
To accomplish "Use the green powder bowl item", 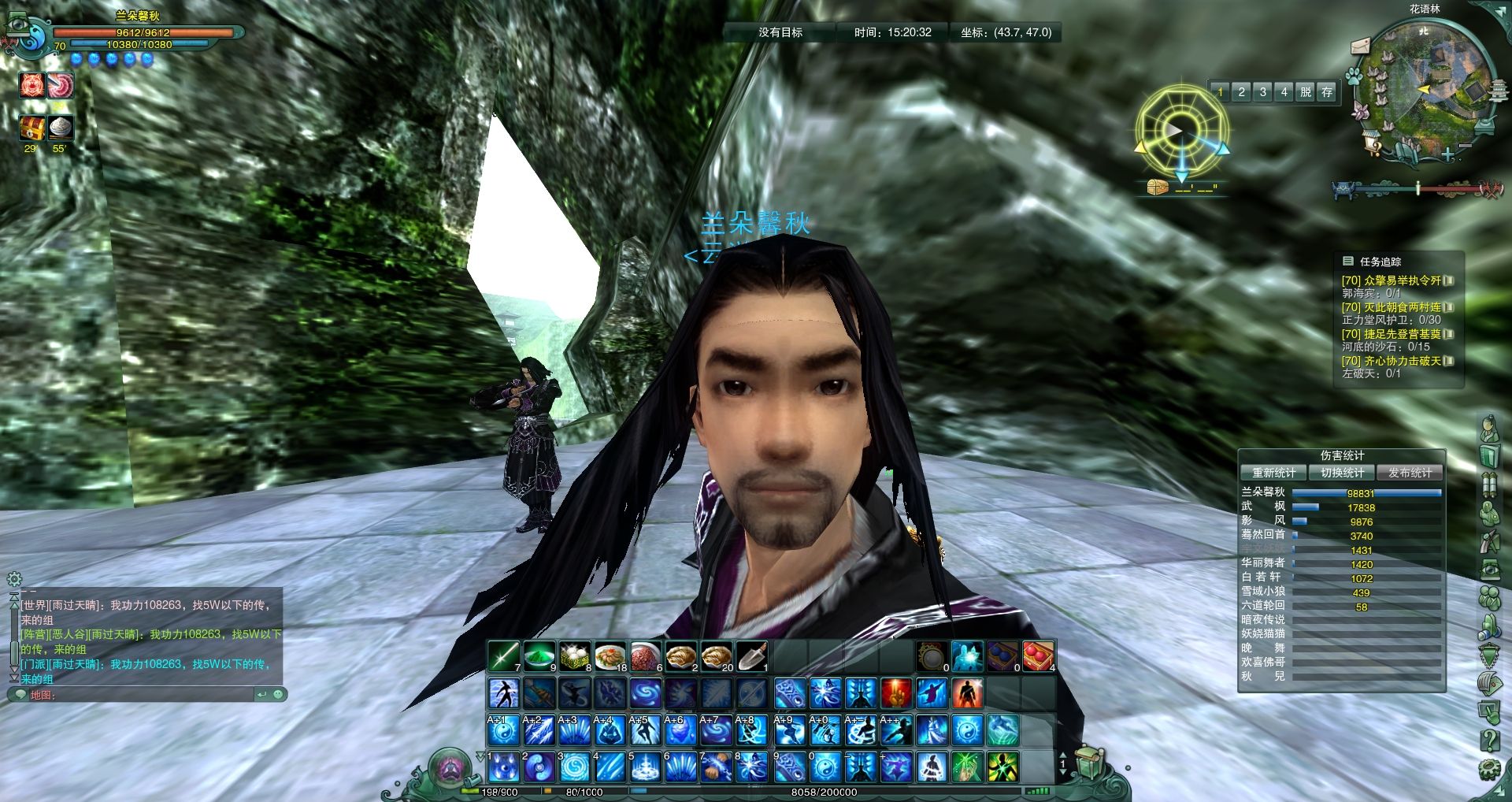I will [x=539, y=656].
